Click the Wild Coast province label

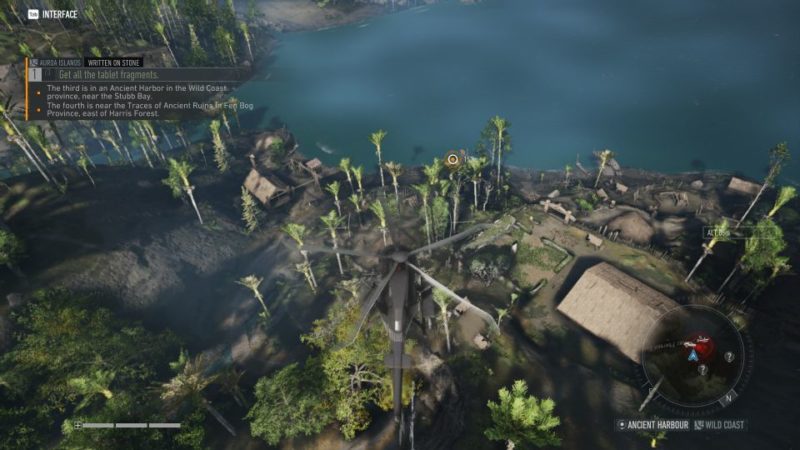(x=722, y=425)
